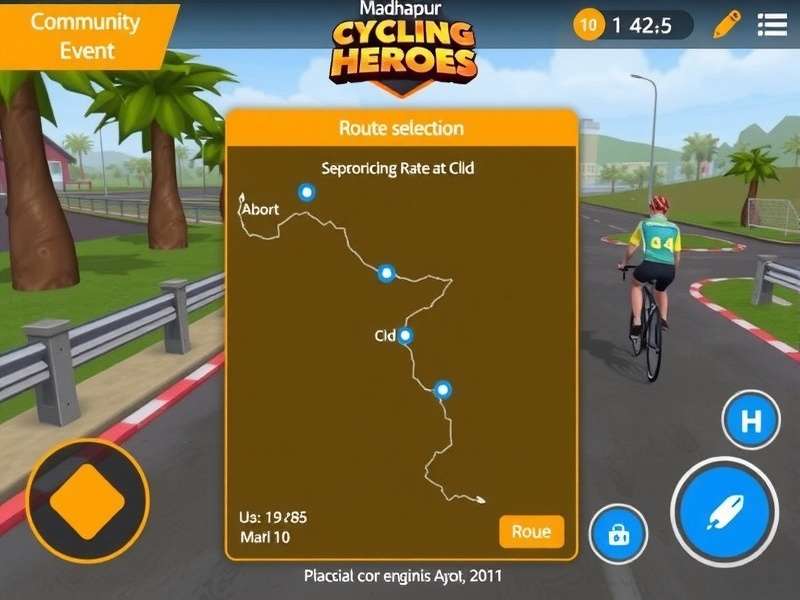Select the route marker next to Cld
Viewport: 800px width, 600px height.
pos(405,336)
